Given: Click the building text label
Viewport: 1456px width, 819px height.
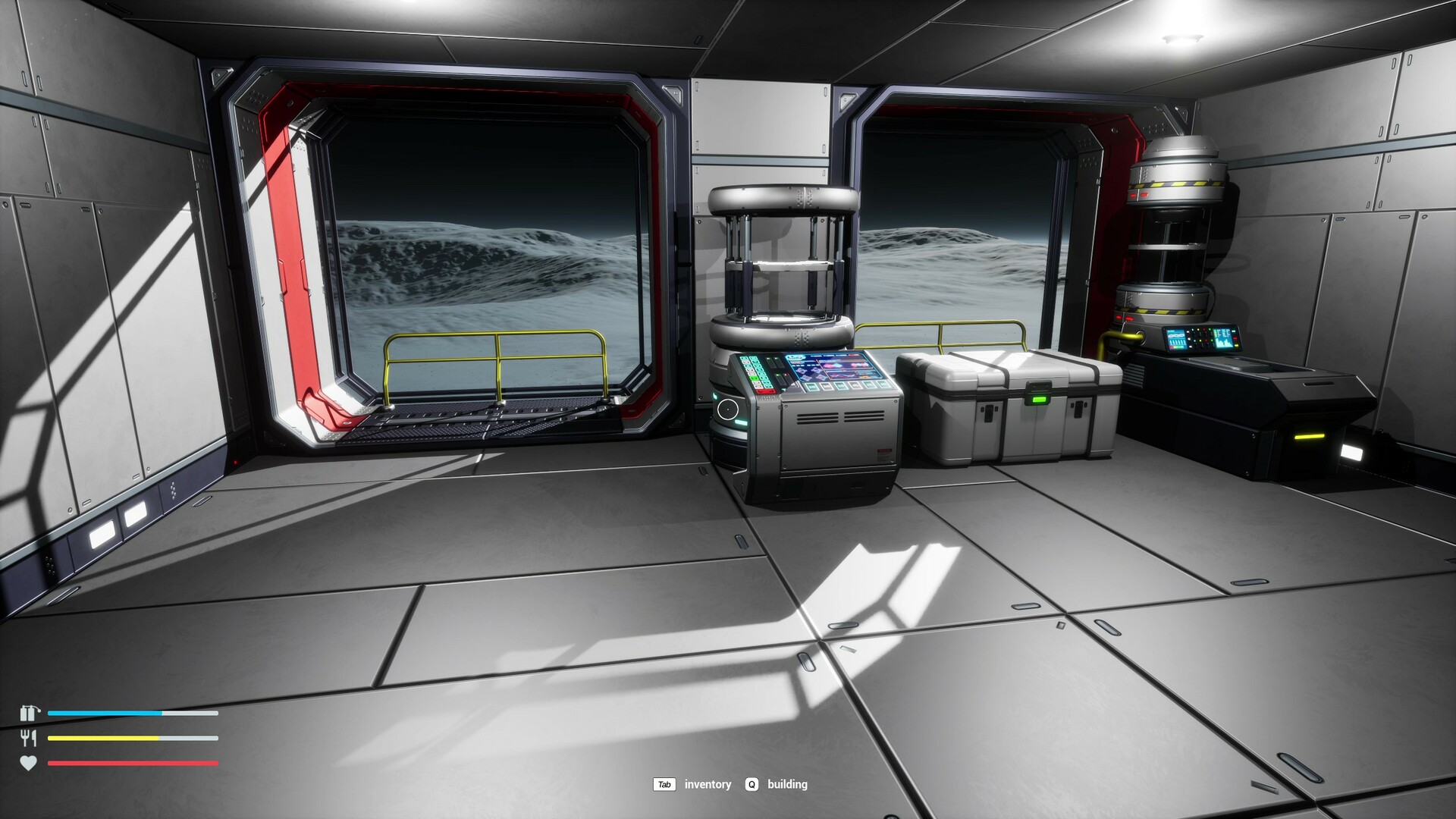Looking at the screenshot, I should click(x=789, y=785).
